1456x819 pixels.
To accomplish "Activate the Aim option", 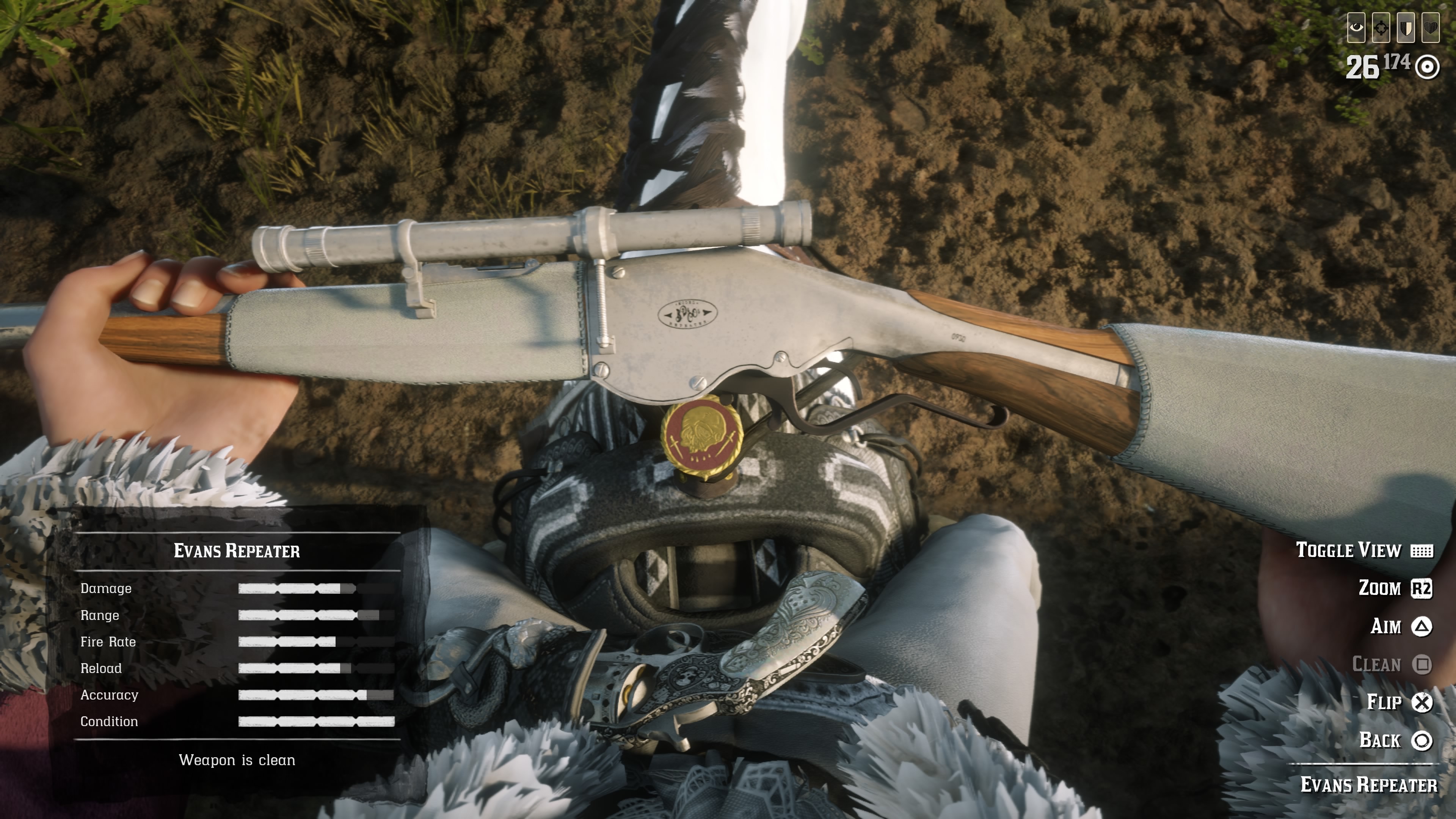I will (1401, 626).
